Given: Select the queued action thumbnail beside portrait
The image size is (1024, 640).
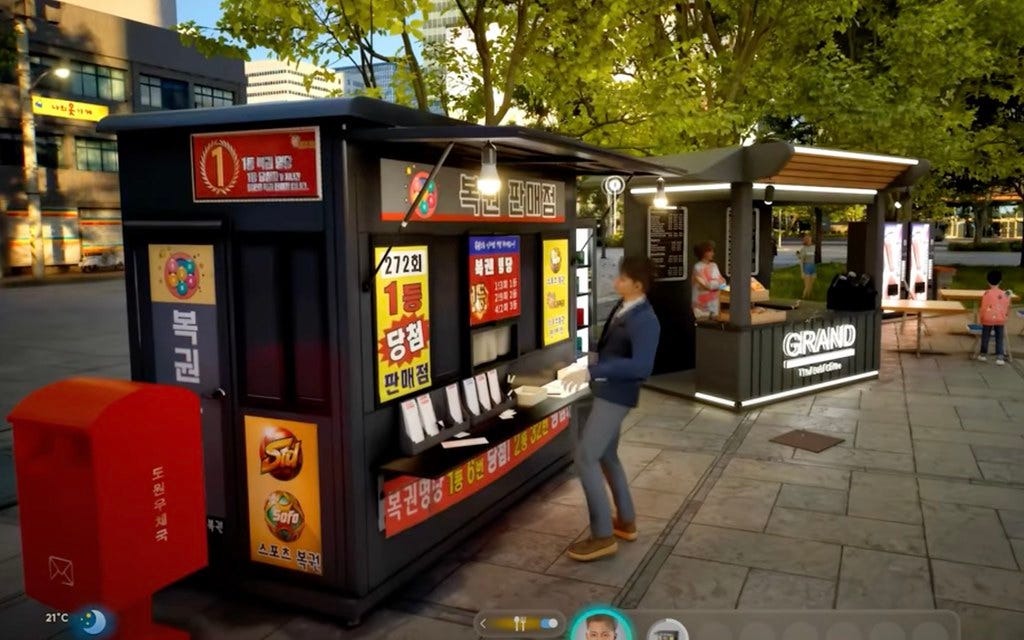Looking at the screenshot, I should click(x=666, y=630).
